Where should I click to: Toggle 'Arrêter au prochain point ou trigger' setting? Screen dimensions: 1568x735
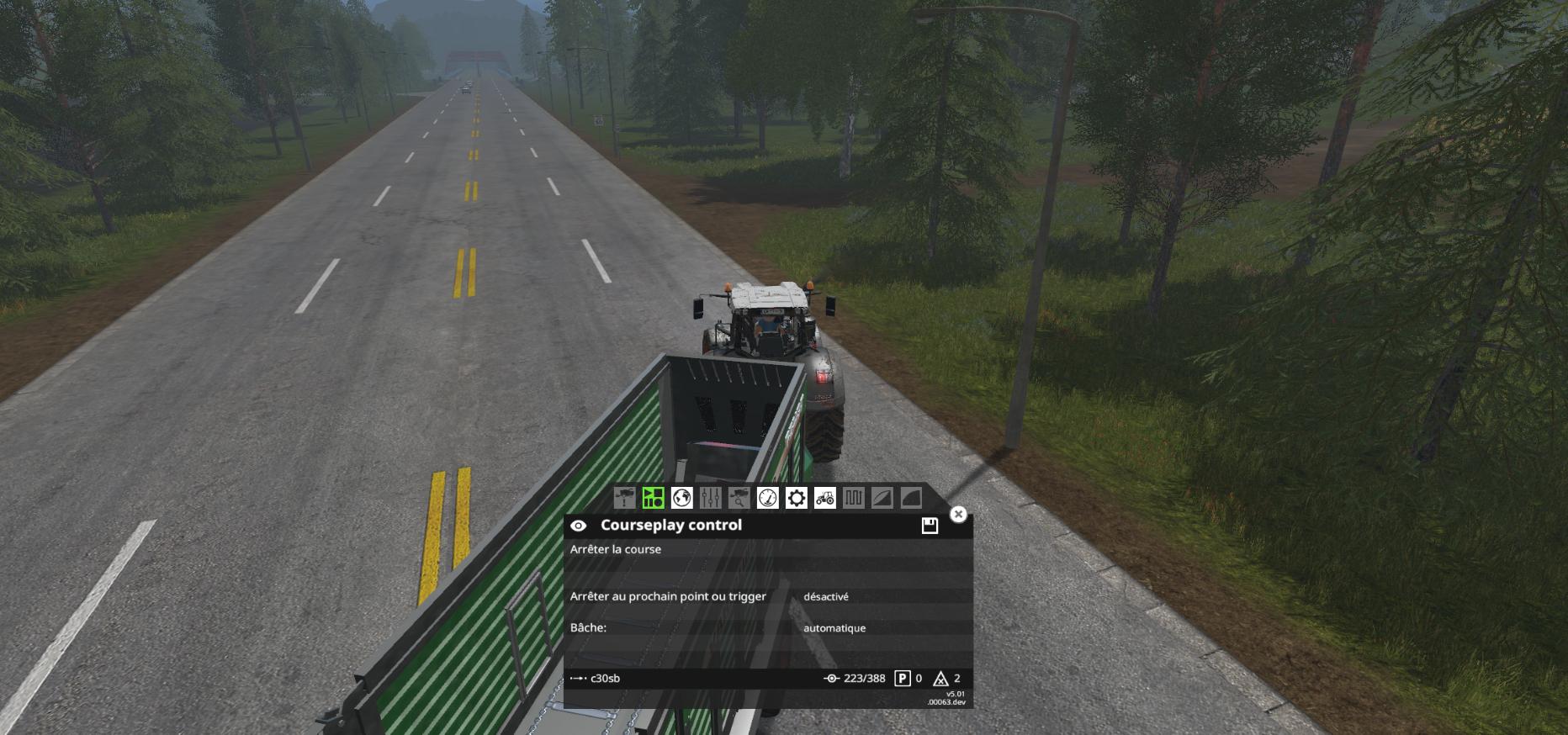pos(826,596)
